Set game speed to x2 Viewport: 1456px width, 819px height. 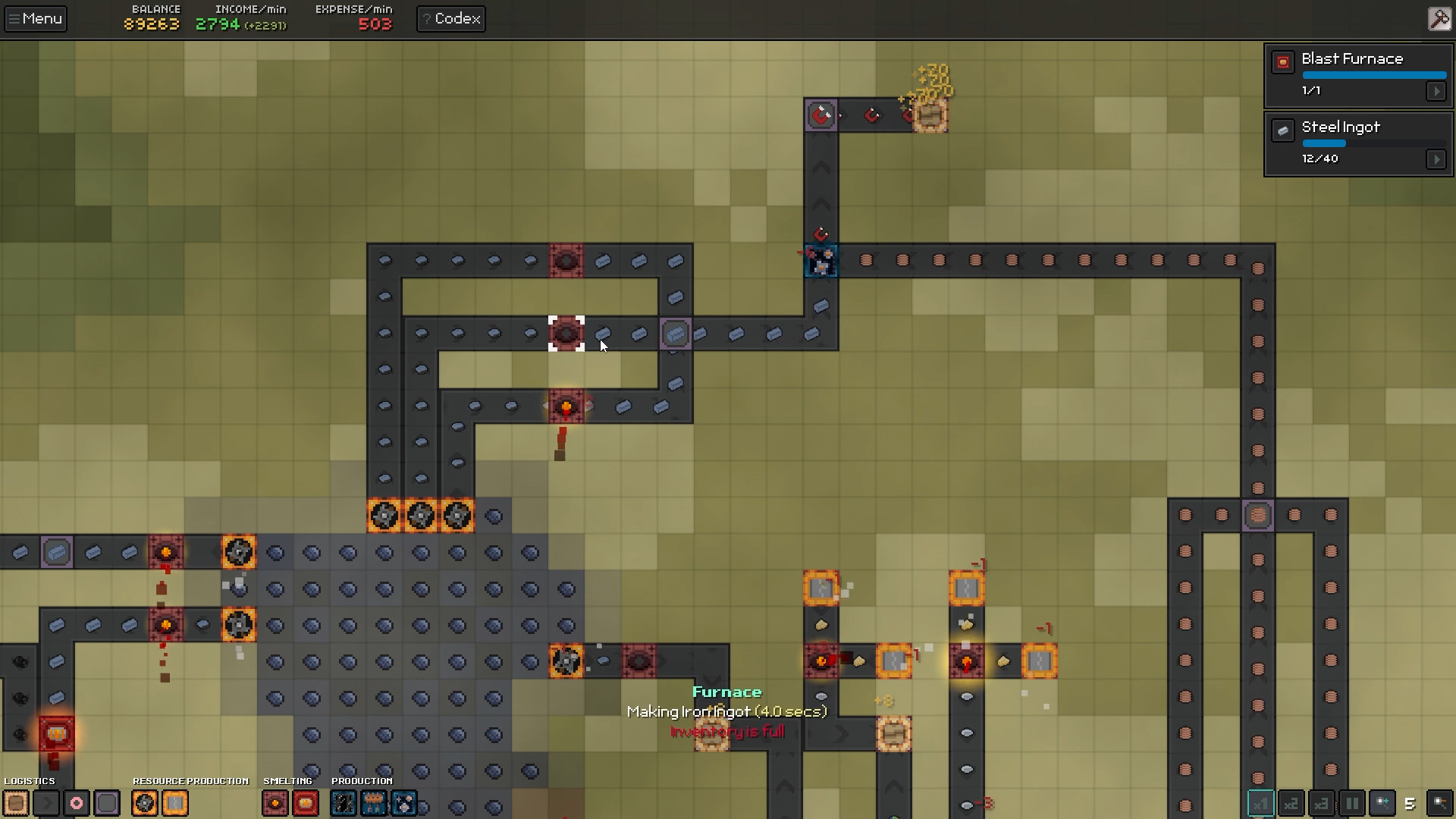pyautogui.click(x=1291, y=804)
